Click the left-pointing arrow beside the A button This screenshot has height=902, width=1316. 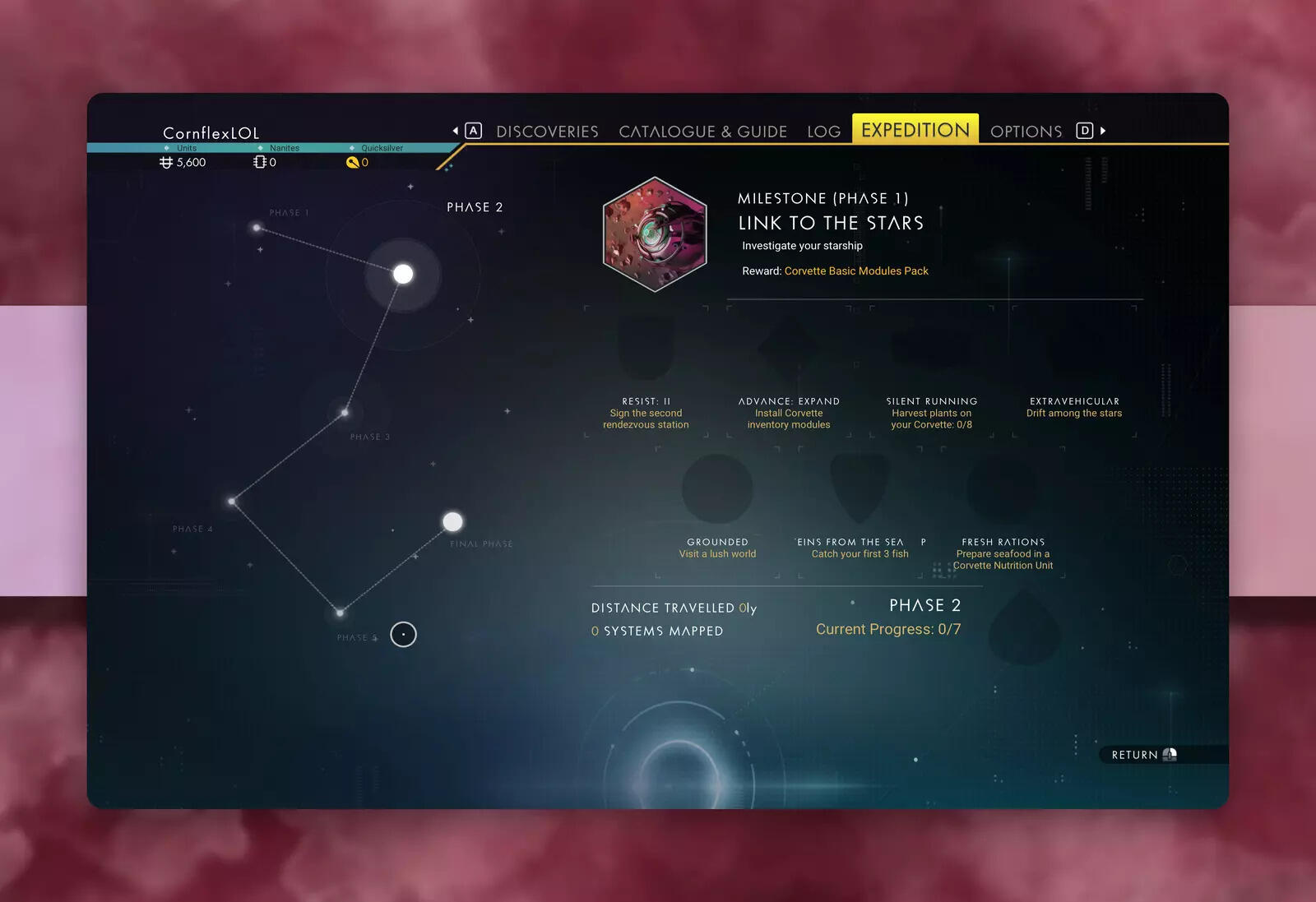(456, 130)
